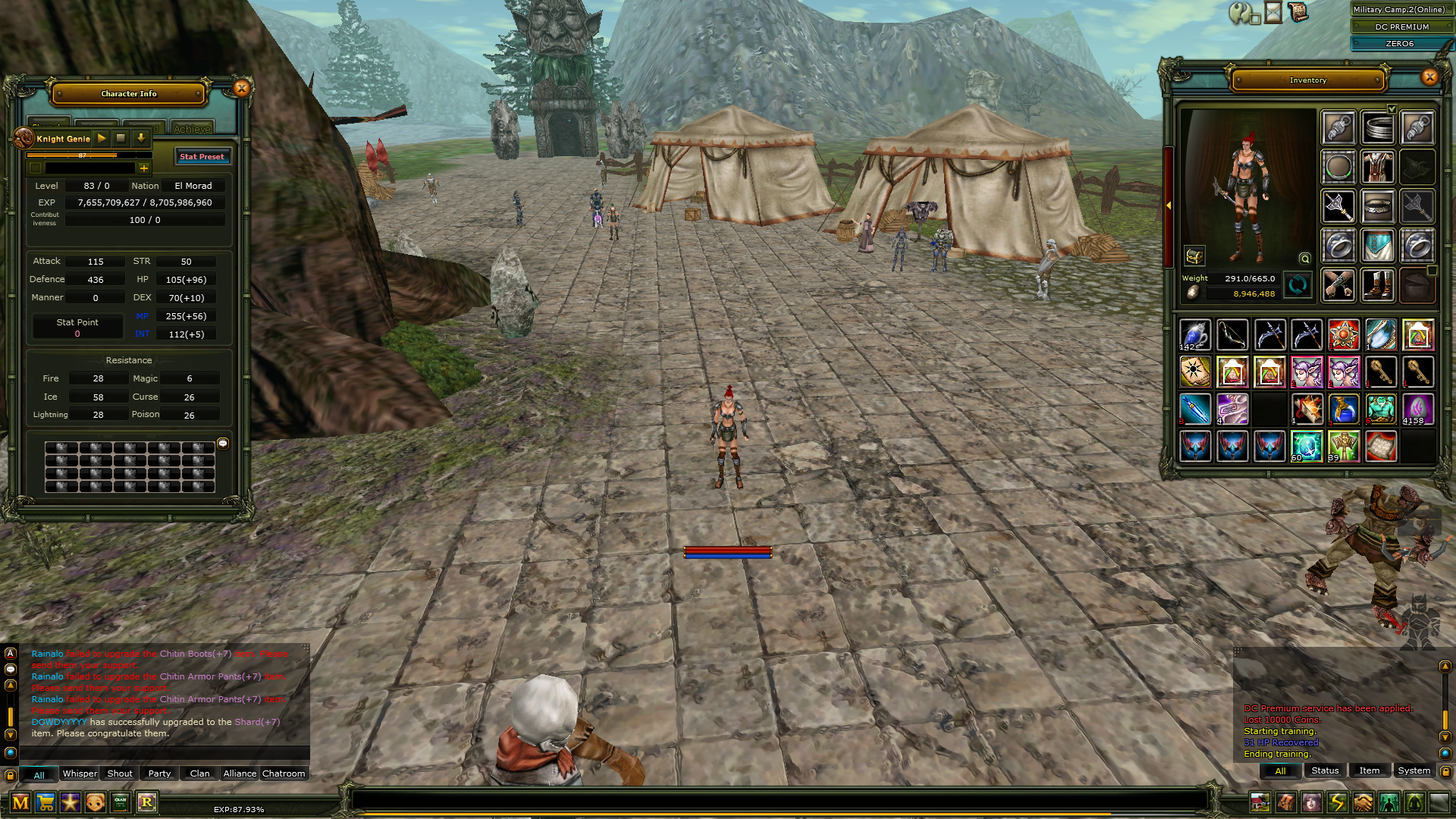The image size is (1456, 819).
Task: Click the plus button next to genie slot
Action: pyautogui.click(x=144, y=168)
